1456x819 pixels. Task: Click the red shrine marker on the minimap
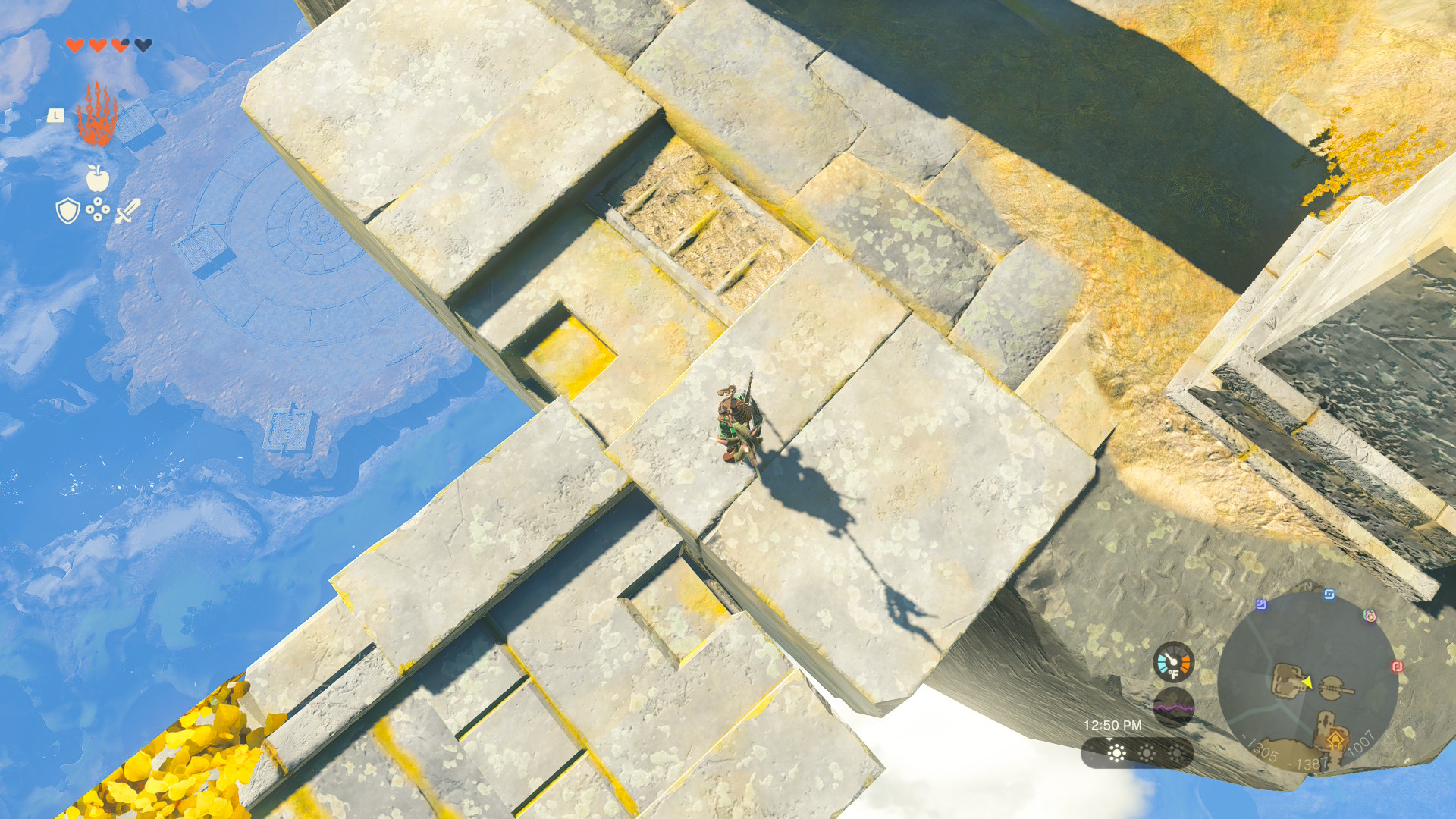pyautogui.click(x=1397, y=667)
